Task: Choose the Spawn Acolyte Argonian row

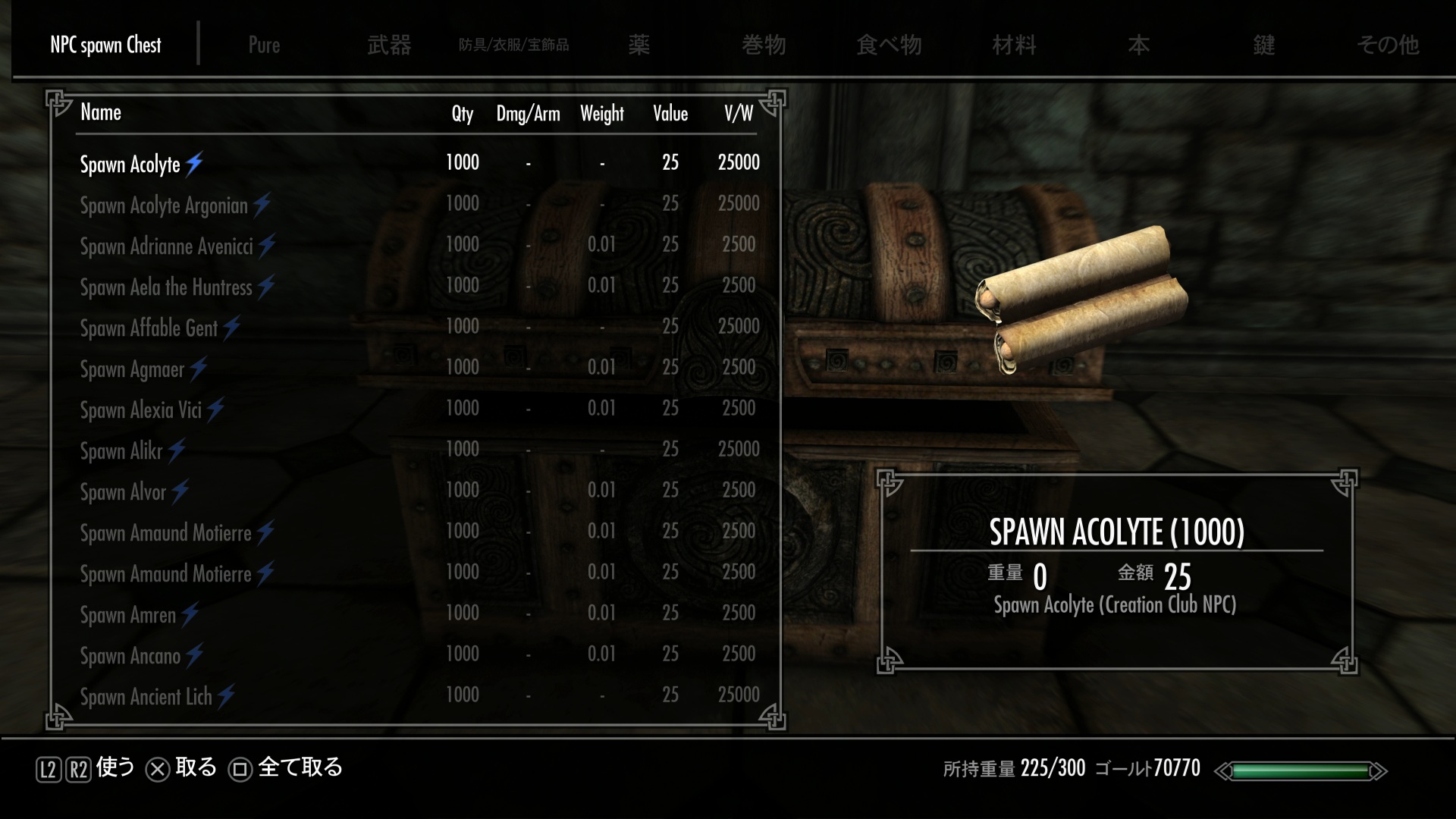Action: tap(165, 205)
